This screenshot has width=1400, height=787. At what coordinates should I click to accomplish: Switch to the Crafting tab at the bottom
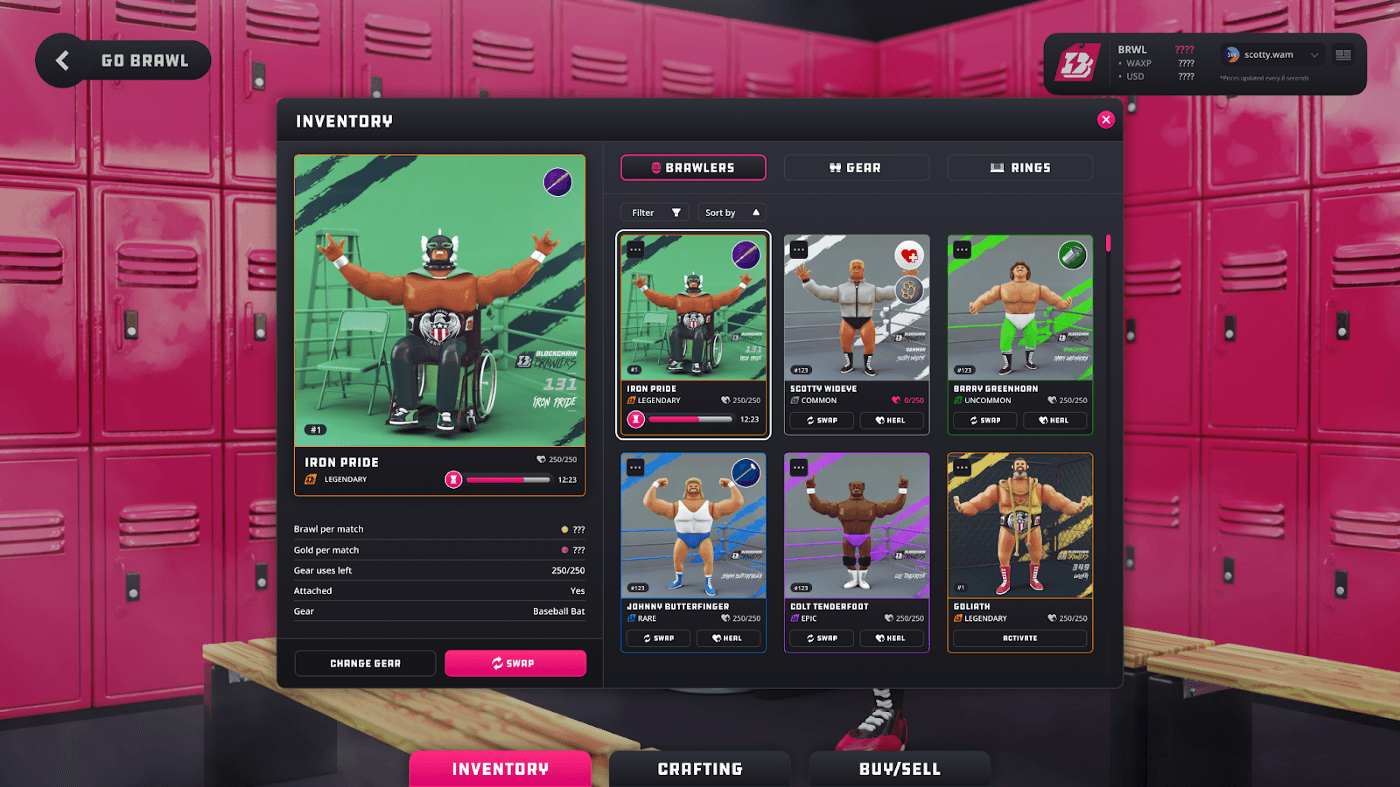pos(700,769)
